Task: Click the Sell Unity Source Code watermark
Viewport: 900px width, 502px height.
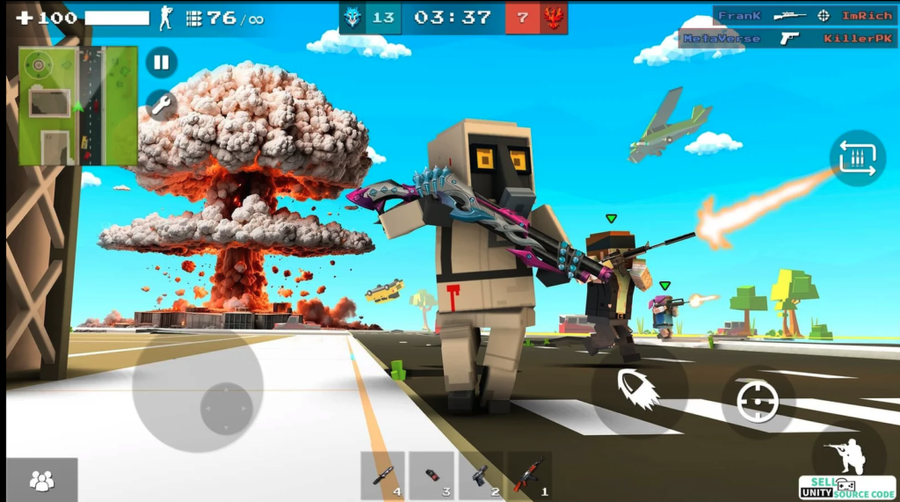Action: coord(847,487)
